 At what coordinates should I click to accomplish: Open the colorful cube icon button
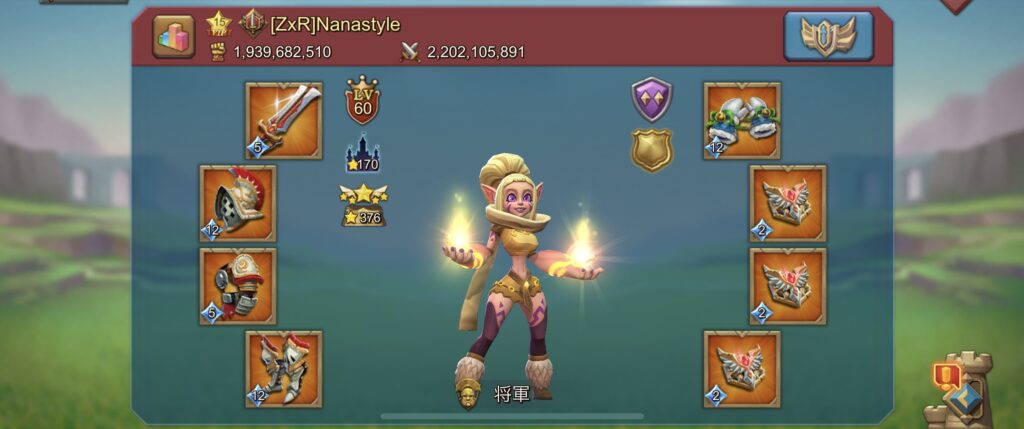pyautogui.click(x=173, y=37)
